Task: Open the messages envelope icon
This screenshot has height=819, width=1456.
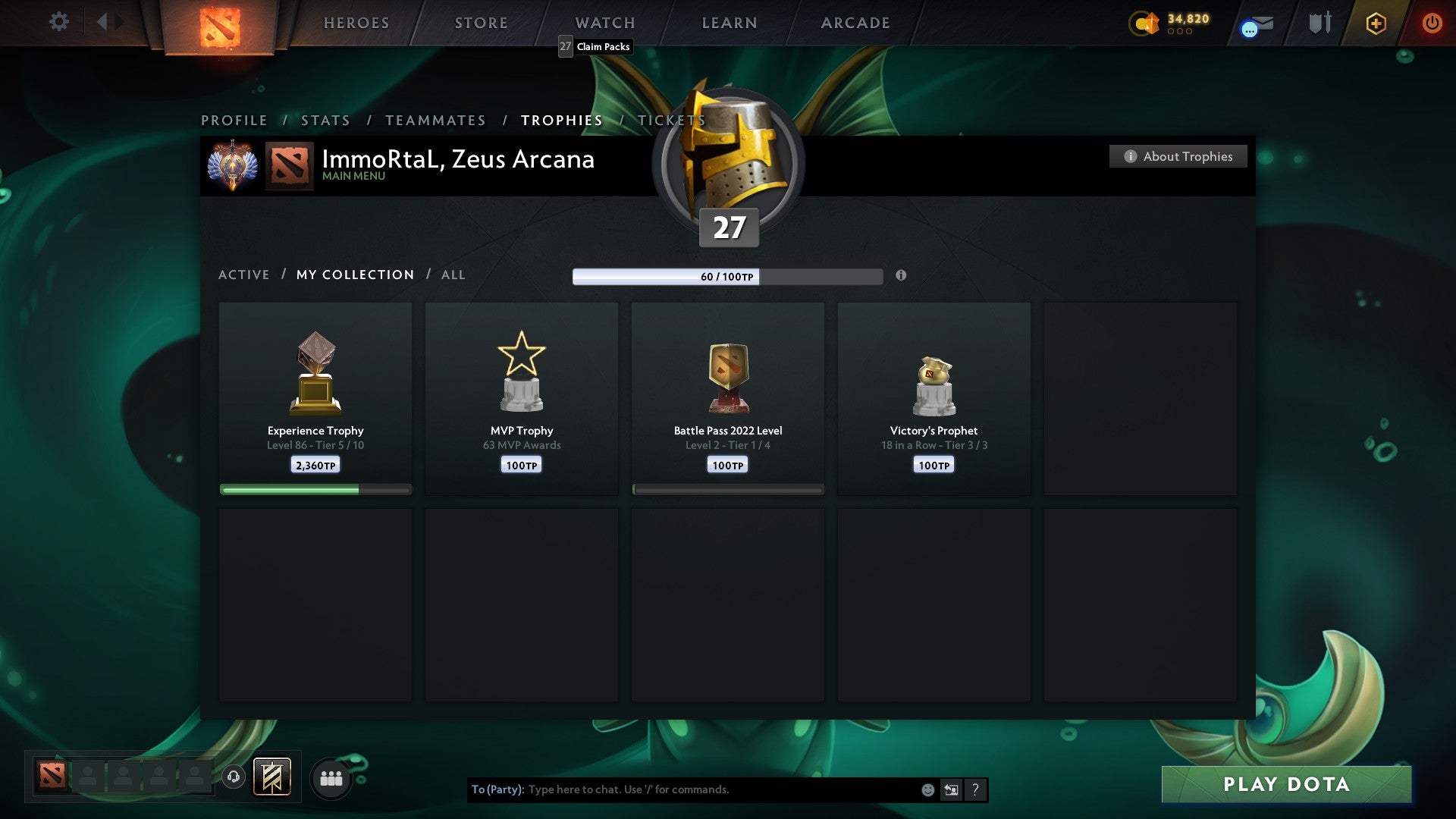Action: tap(1255, 25)
